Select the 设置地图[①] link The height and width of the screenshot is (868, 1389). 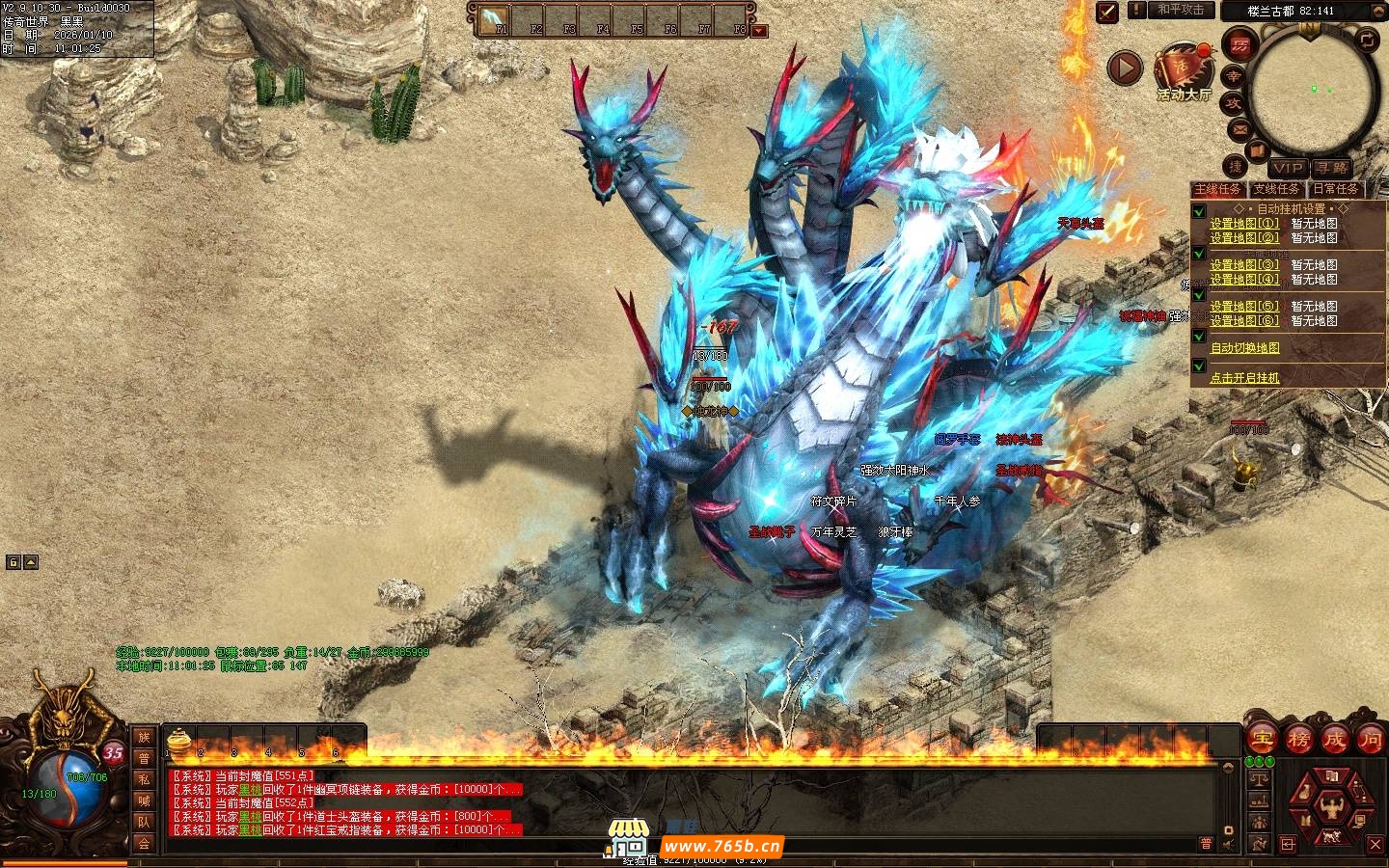pyautogui.click(x=1244, y=224)
